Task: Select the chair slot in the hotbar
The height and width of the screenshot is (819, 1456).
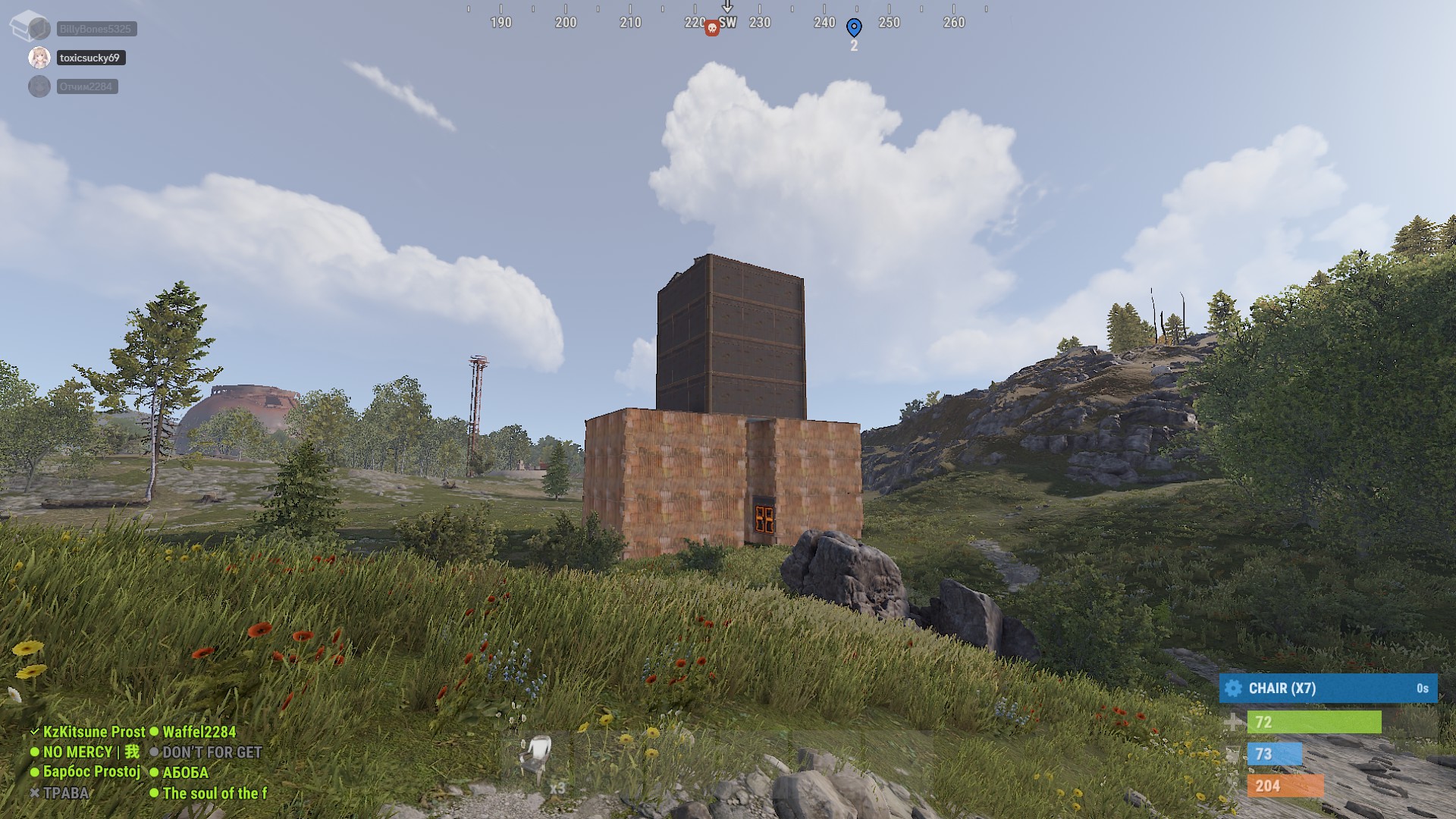Action: pyautogui.click(x=538, y=761)
